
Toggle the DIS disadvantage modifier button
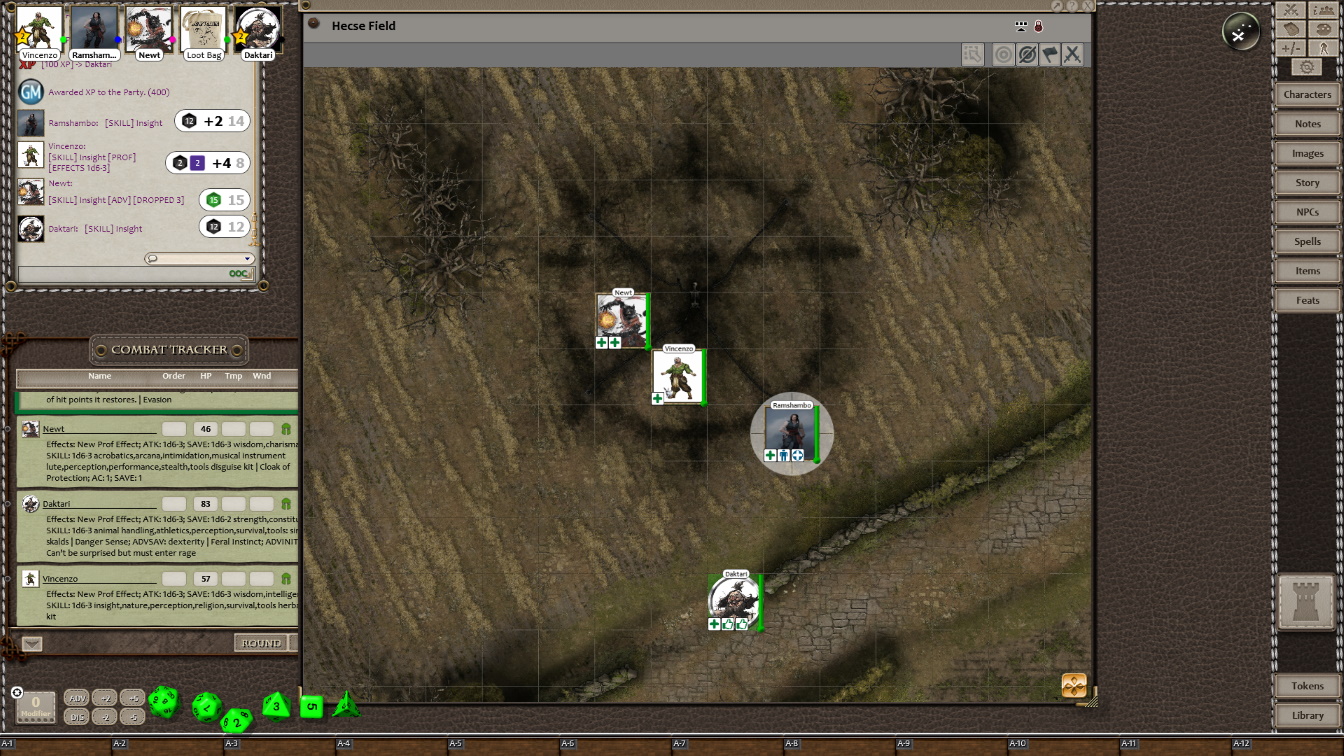[77, 717]
